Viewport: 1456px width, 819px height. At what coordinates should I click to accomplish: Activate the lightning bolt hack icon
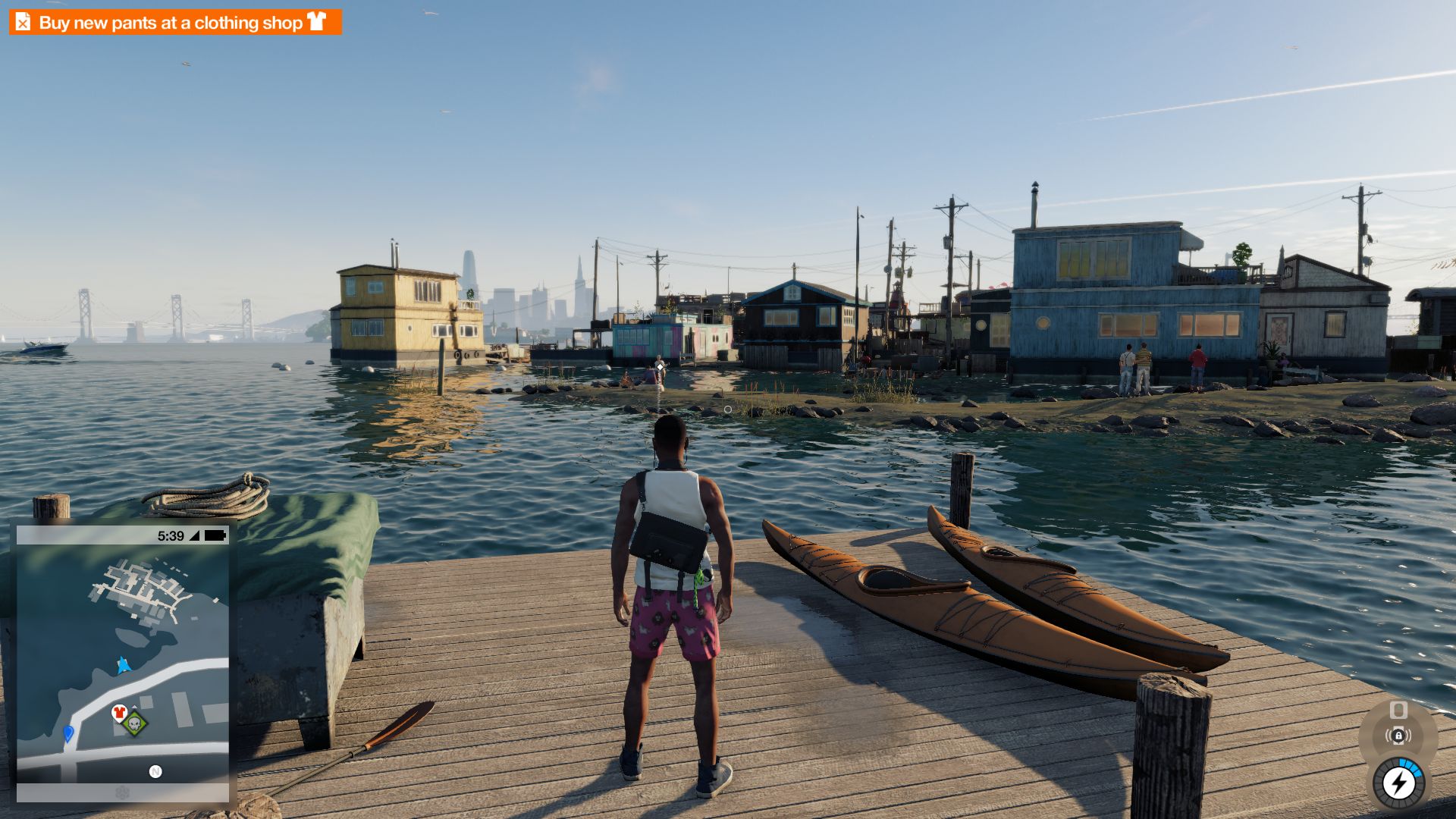tap(1398, 783)
